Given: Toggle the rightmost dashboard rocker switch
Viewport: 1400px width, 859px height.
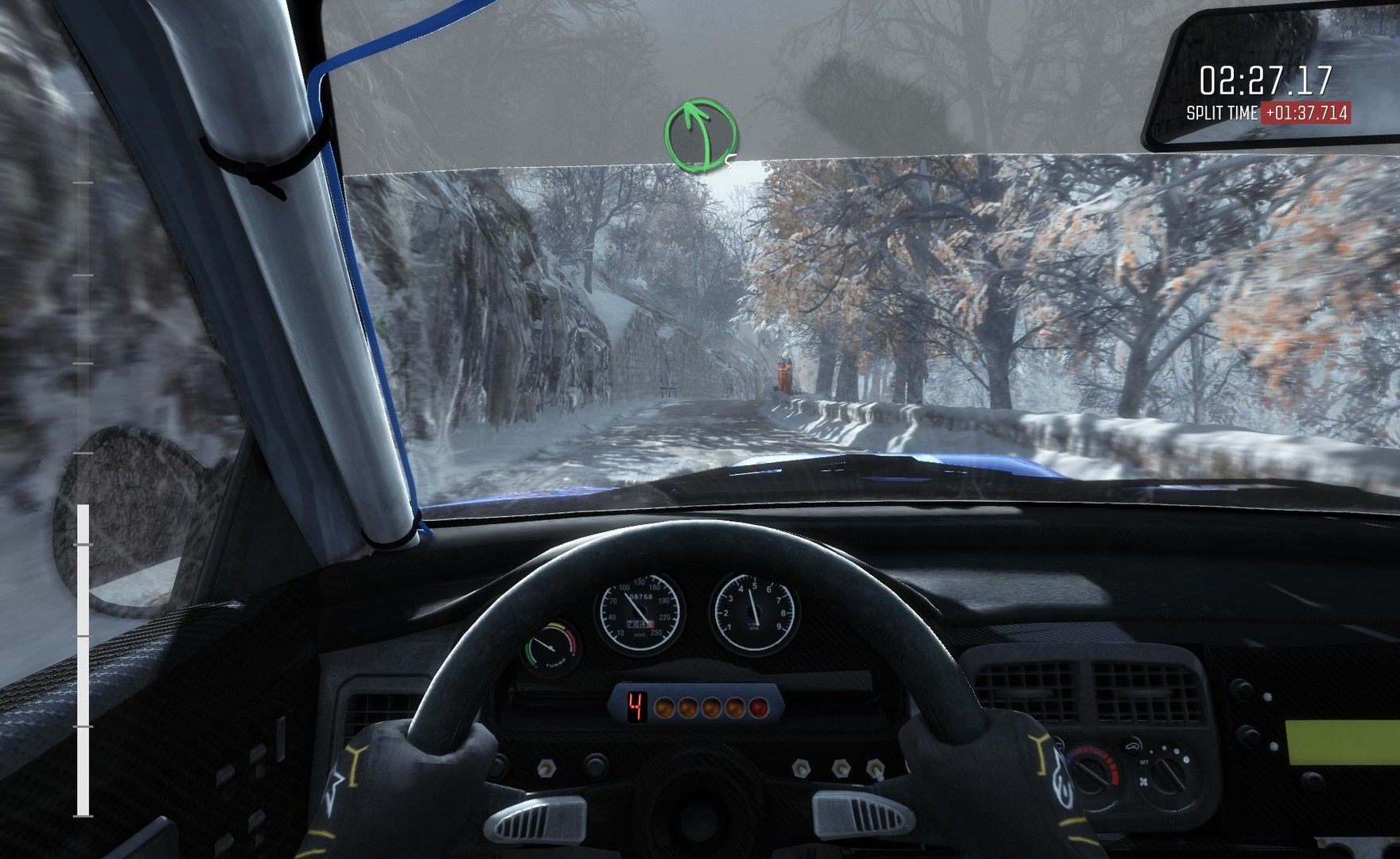Looking at the screenshot, I should pos(873,770).
